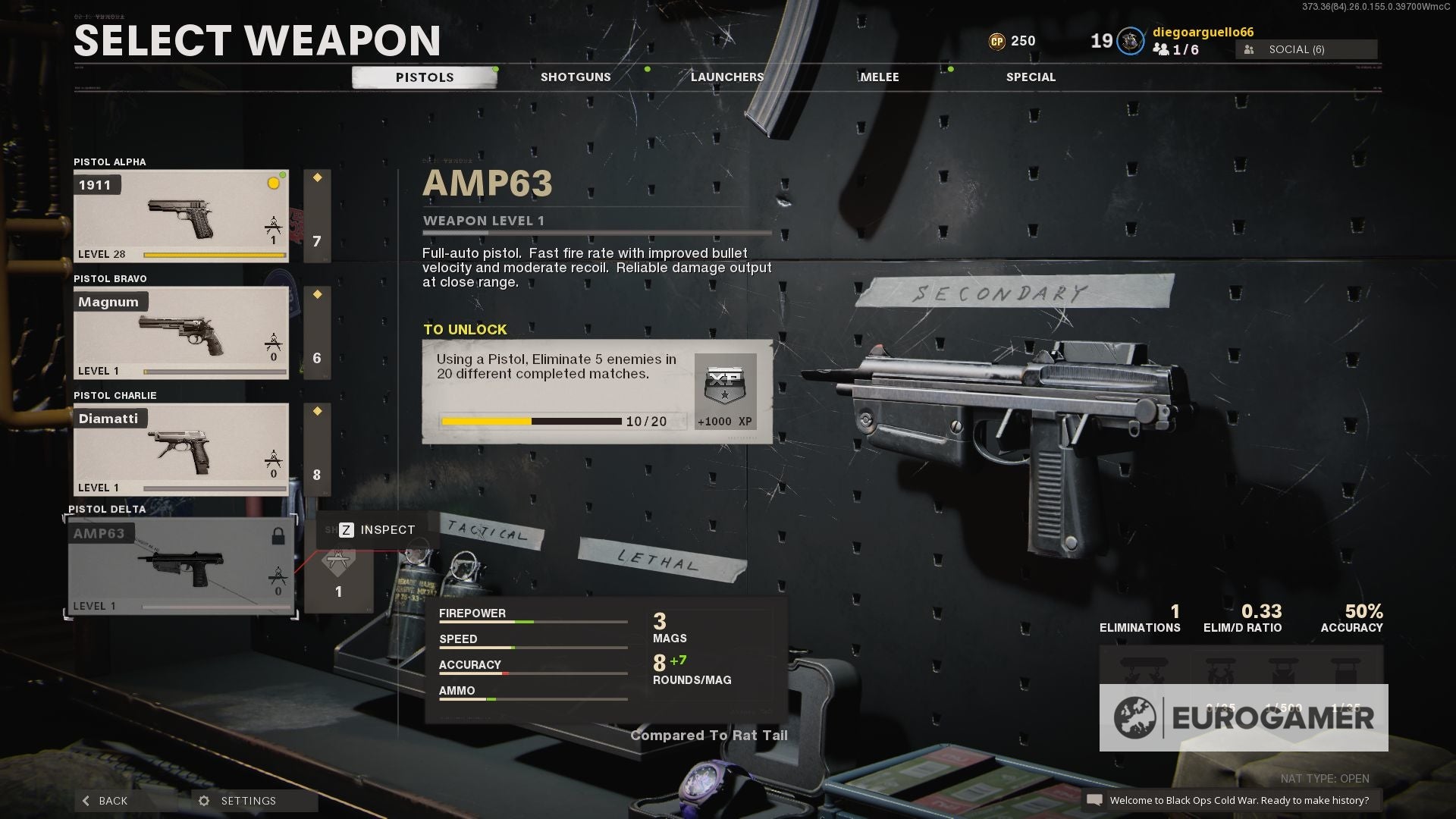Switch to the Special tab
Image resolution: width=1456 pixels, height=819 pixels.
[x=1030, y=77]
